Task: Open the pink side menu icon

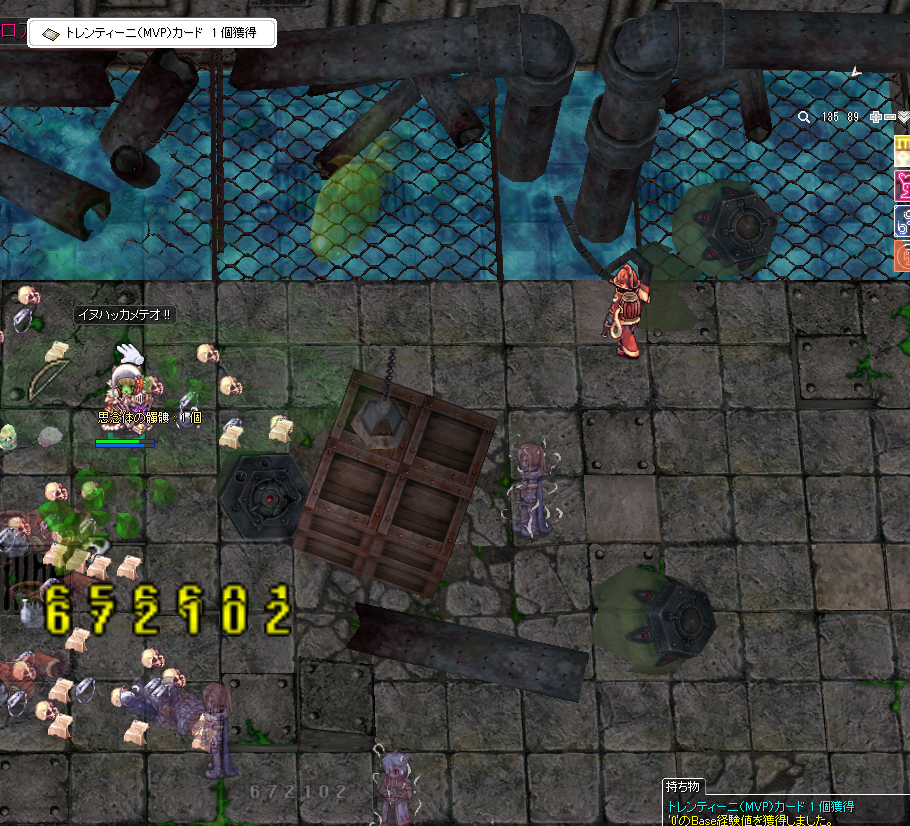Action: pos(901,186)
